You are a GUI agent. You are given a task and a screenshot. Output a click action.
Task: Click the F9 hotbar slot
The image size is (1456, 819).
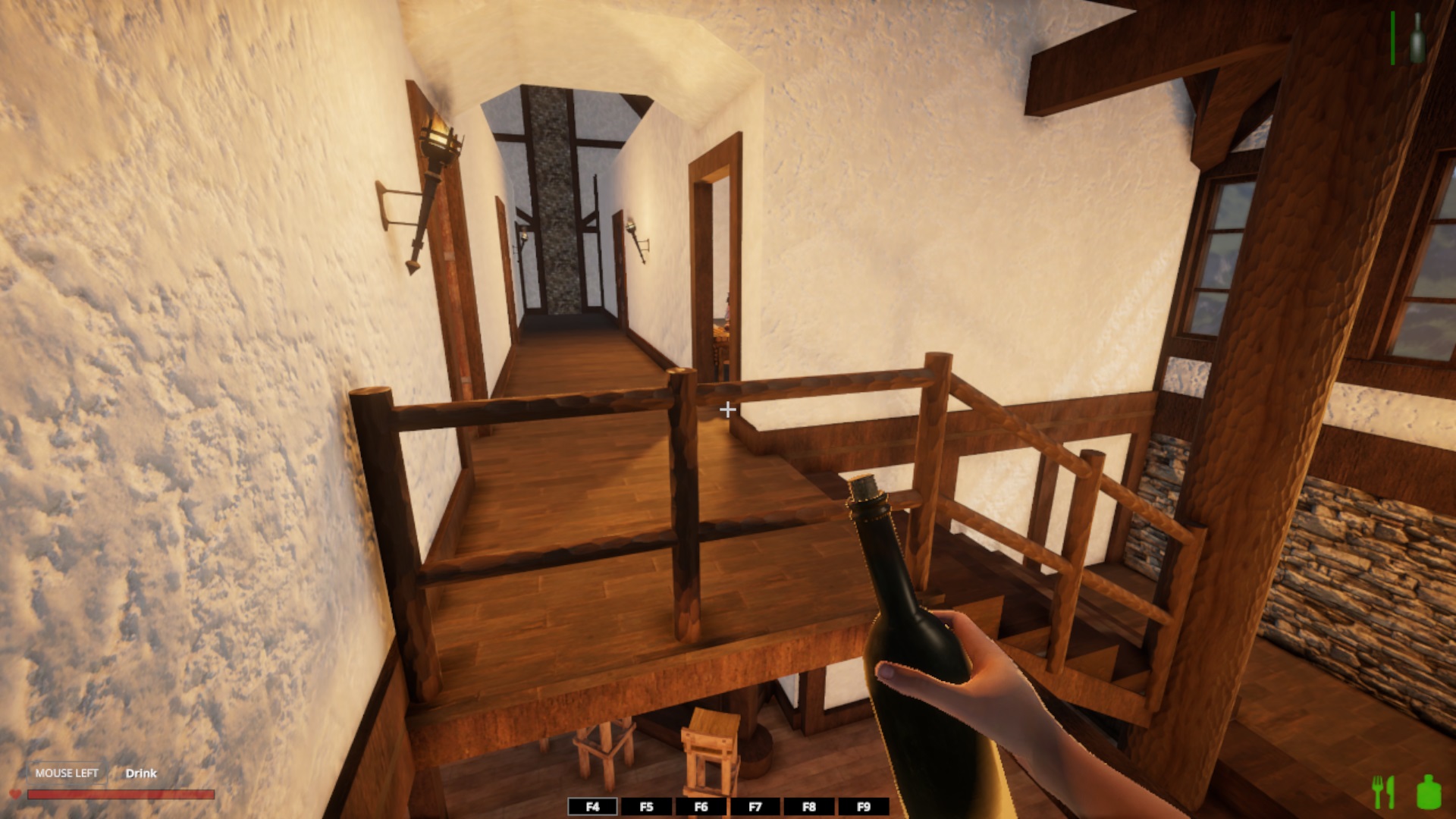pos(863,807)
